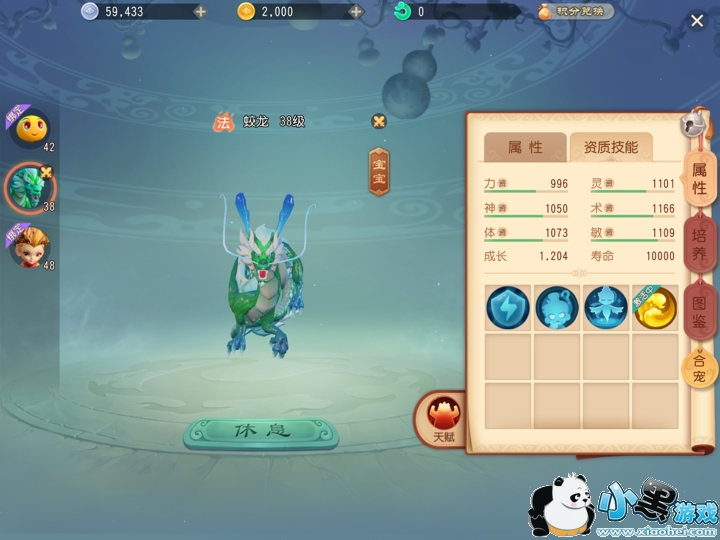Add more gold coins with plus button
This screenshot has height=540, width=720.
point(355,12)
